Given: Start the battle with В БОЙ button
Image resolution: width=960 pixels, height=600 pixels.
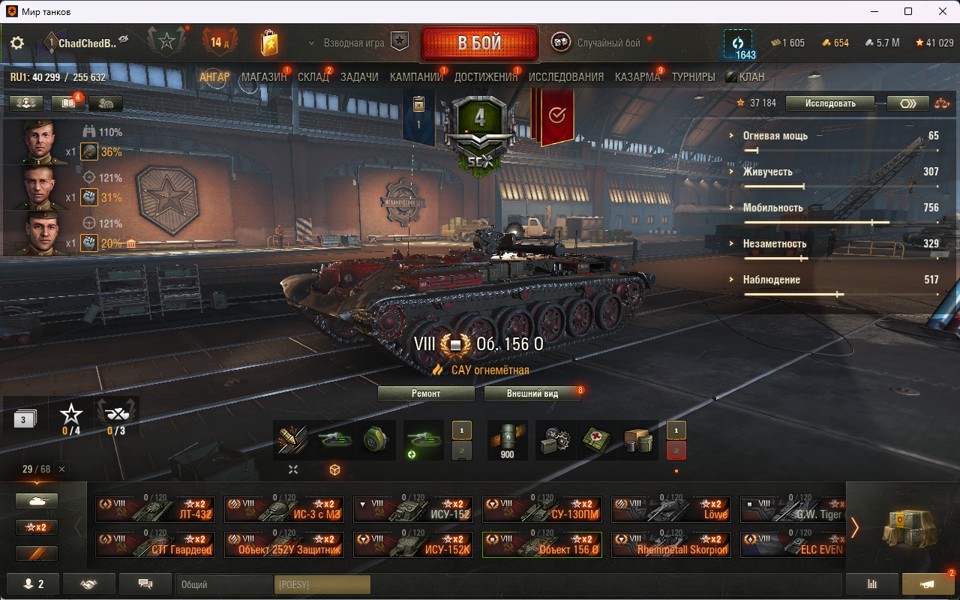Looking at the screenshot, I should click(x=479, y=44).
